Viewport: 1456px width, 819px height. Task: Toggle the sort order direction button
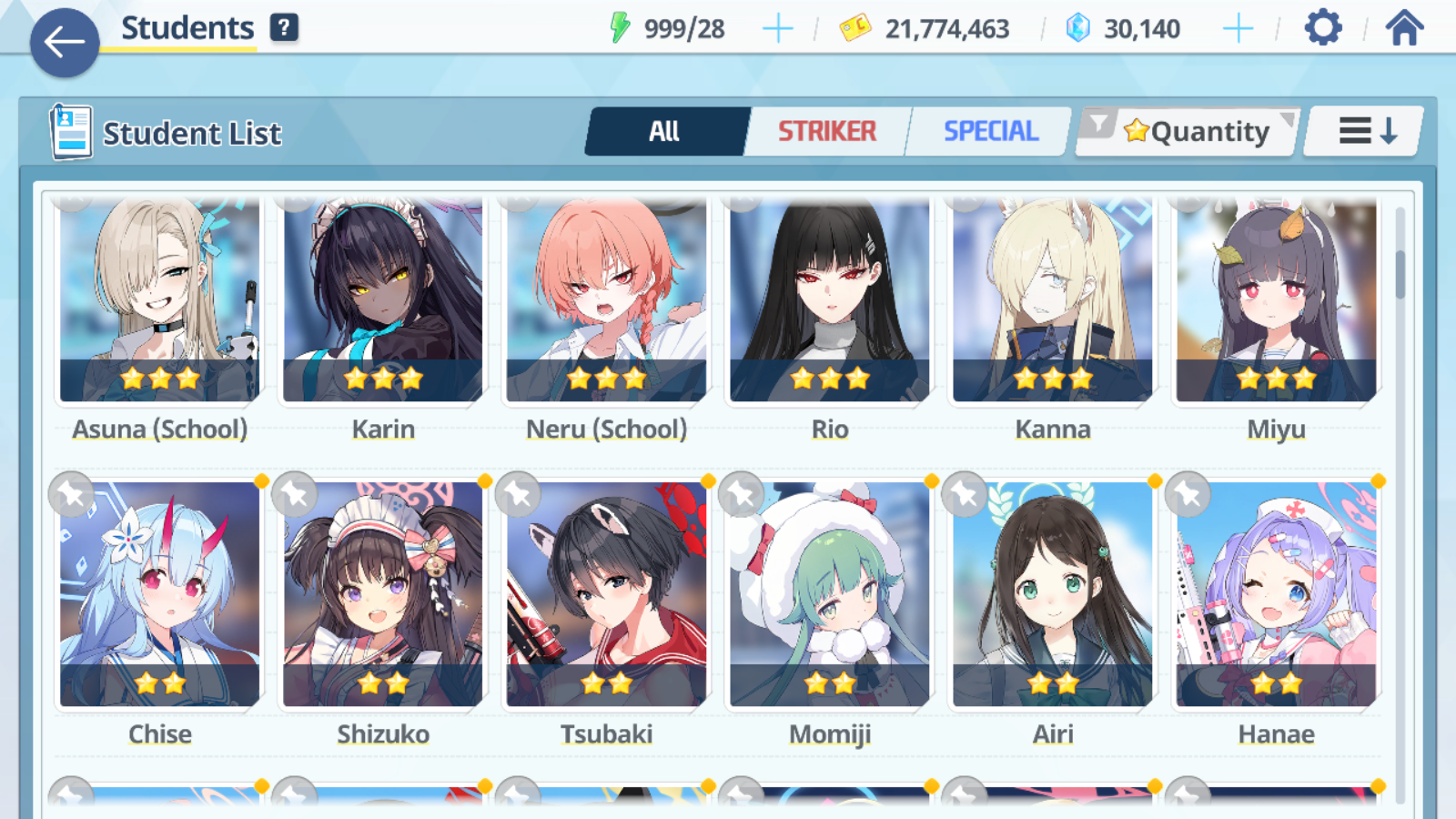[x=1366, y=132]
